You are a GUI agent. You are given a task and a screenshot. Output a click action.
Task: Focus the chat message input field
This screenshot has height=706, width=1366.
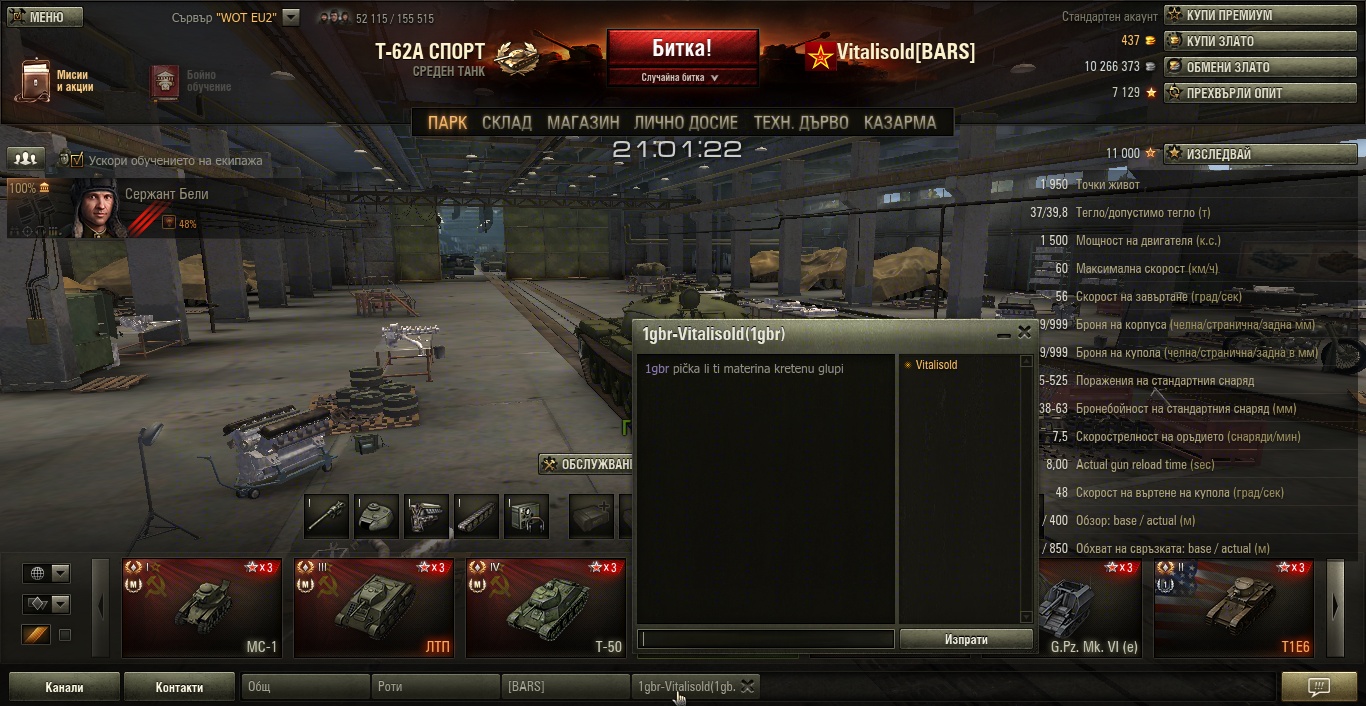click(x=766, y=639)
